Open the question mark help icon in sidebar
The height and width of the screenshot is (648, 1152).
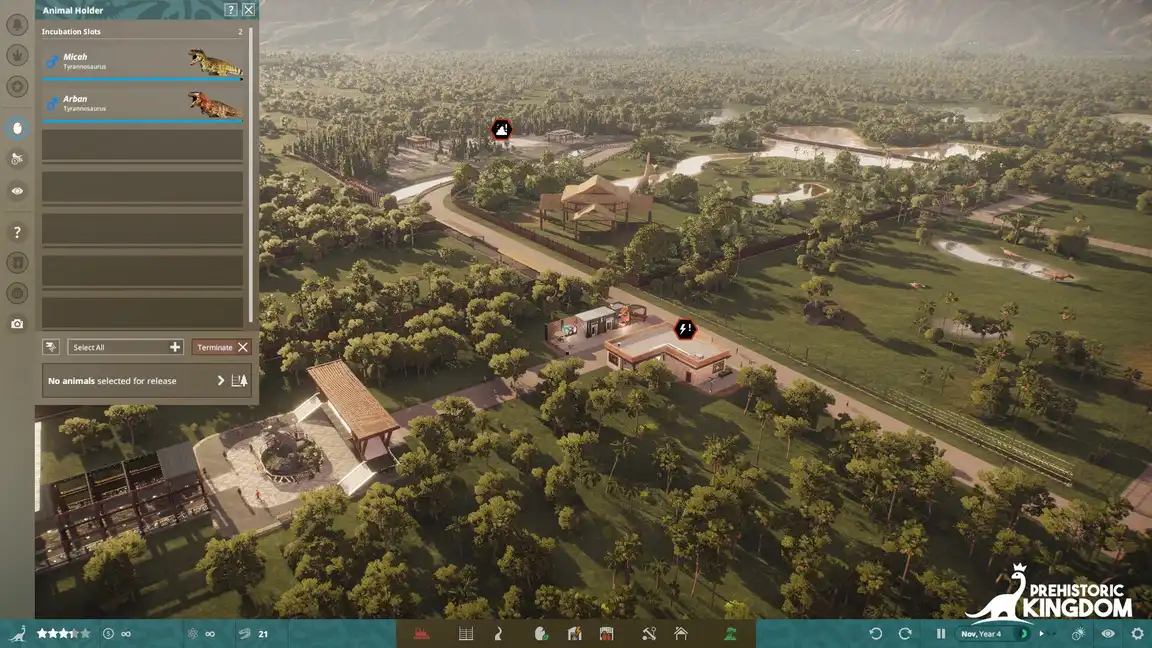click(x=17, y=232)
